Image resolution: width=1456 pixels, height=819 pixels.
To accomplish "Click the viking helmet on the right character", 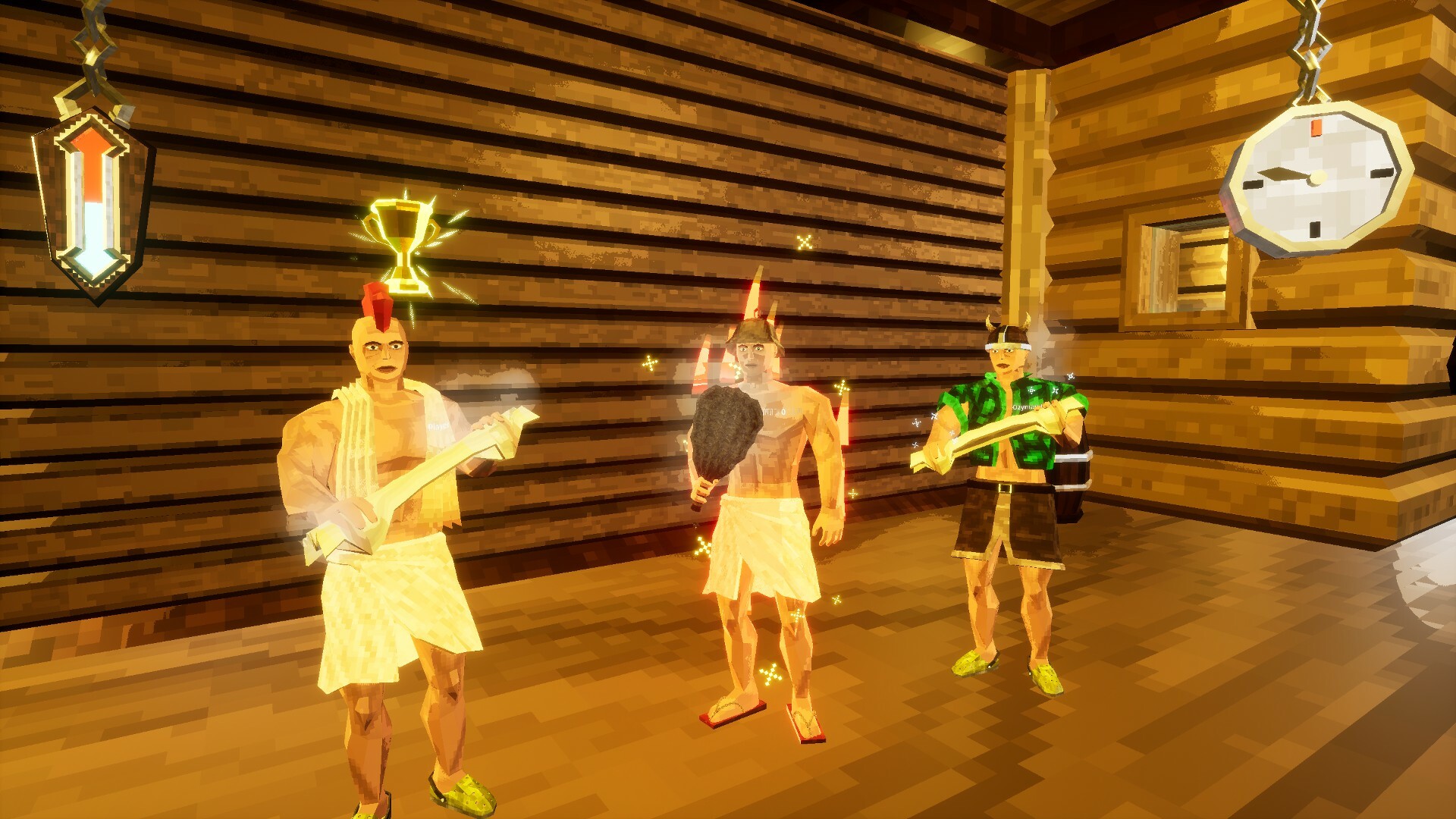I will pos(1009,334).
